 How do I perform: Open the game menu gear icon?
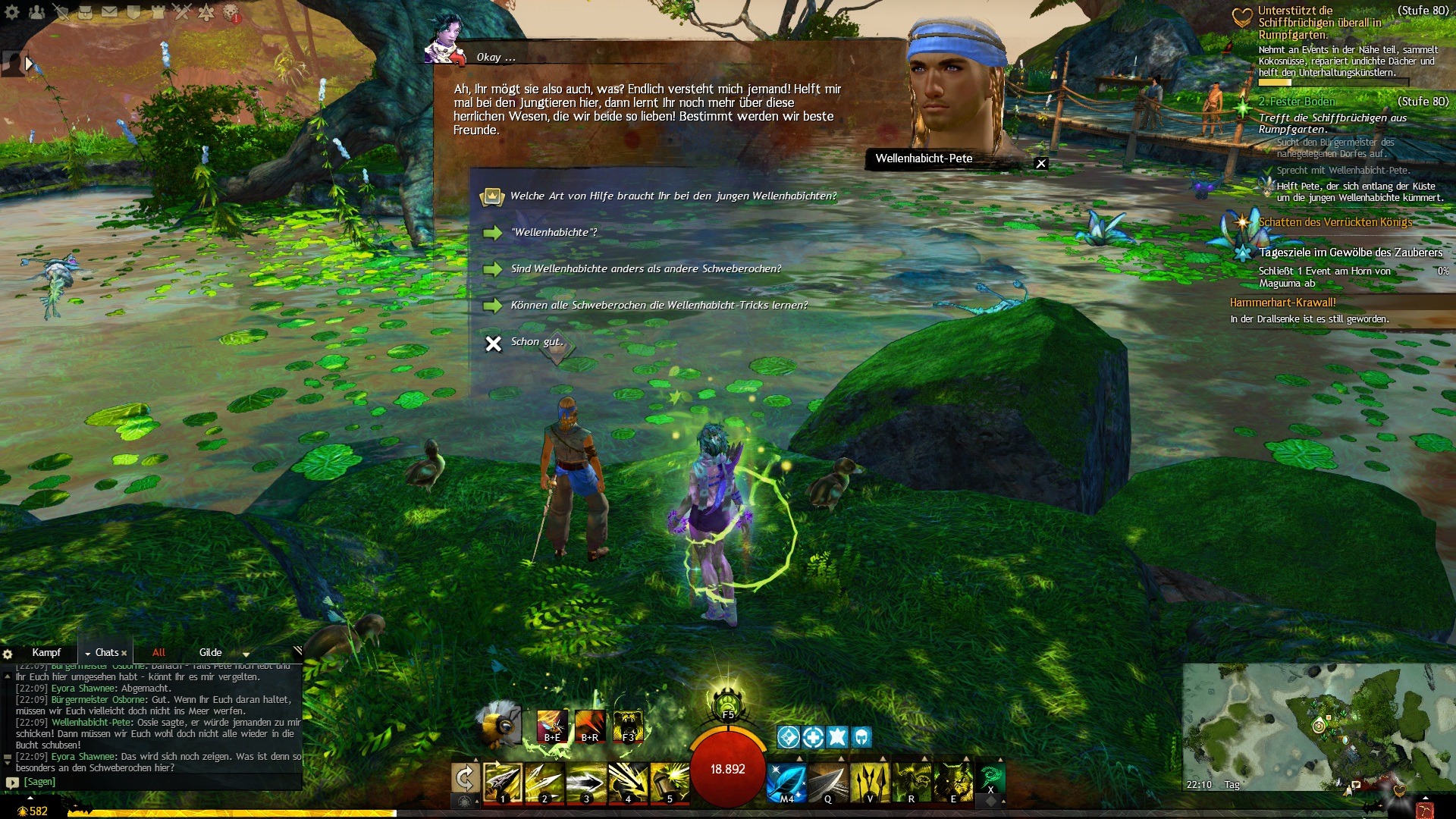[12, 12]
